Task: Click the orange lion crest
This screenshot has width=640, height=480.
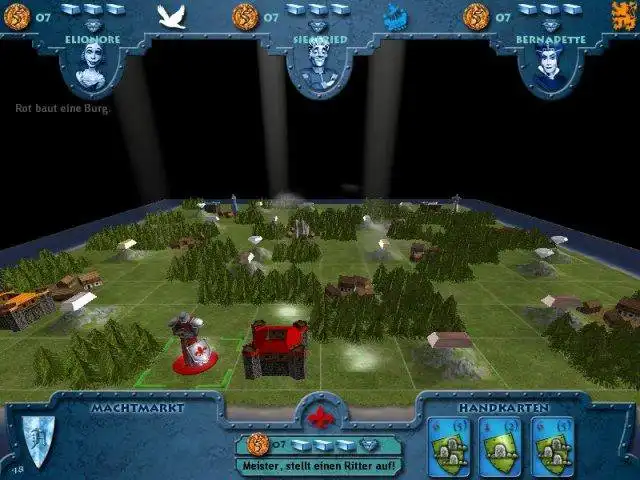Action: (625, 14)
